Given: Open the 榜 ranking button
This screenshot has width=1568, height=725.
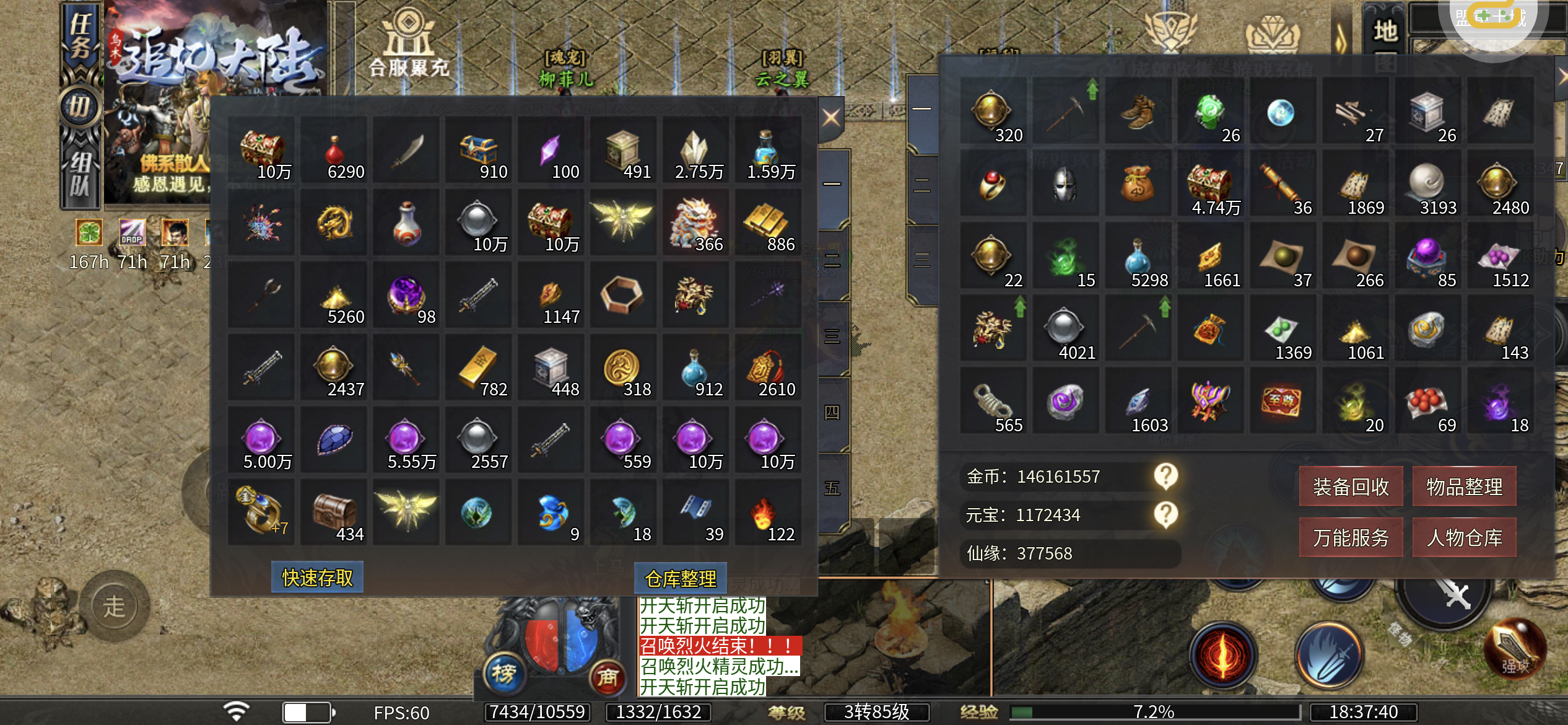Looking at the screenshot, I should pos(504,674).
